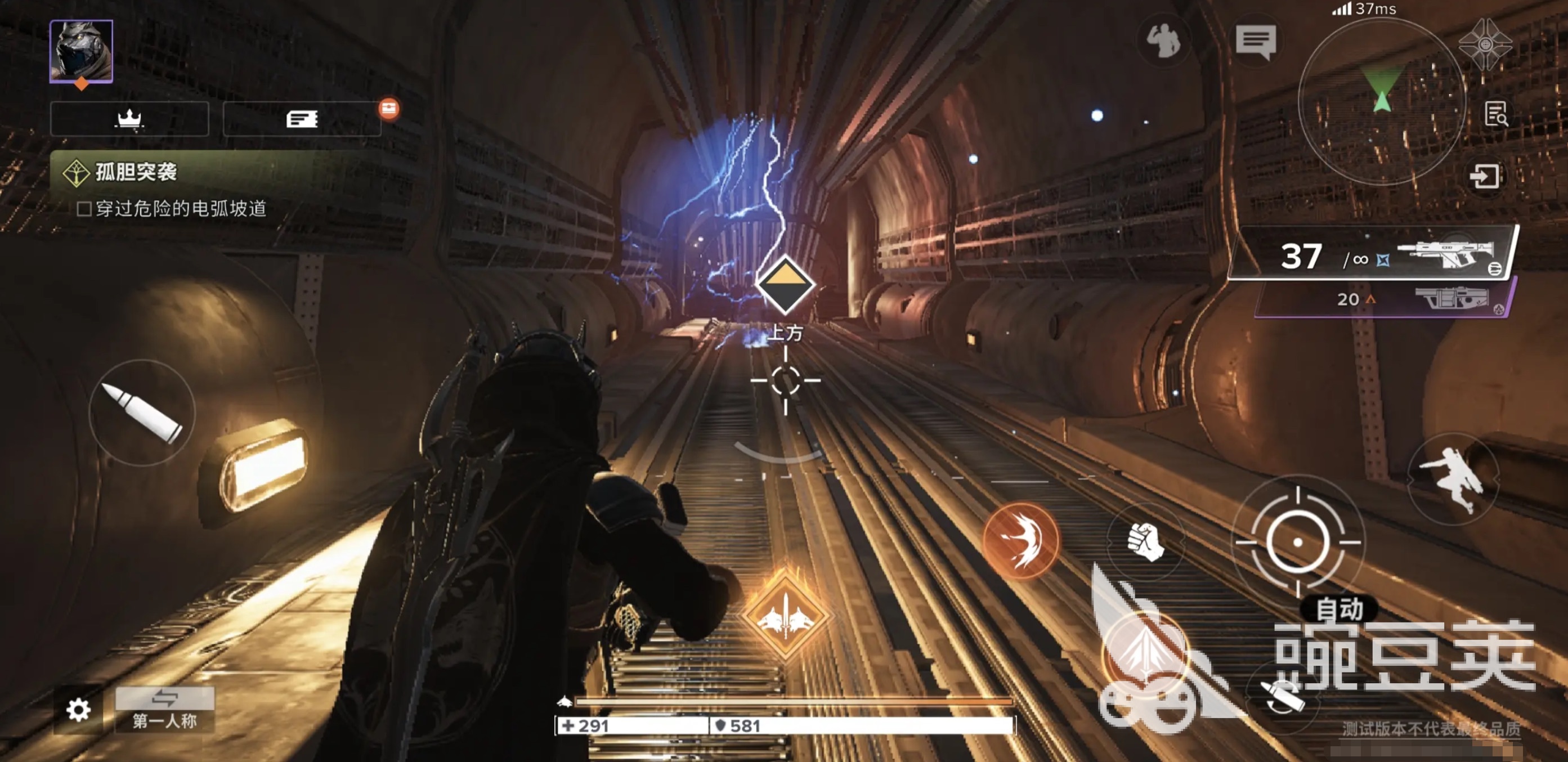
Task: Tap the crosshair aim button
Action: click(1297, 541)
